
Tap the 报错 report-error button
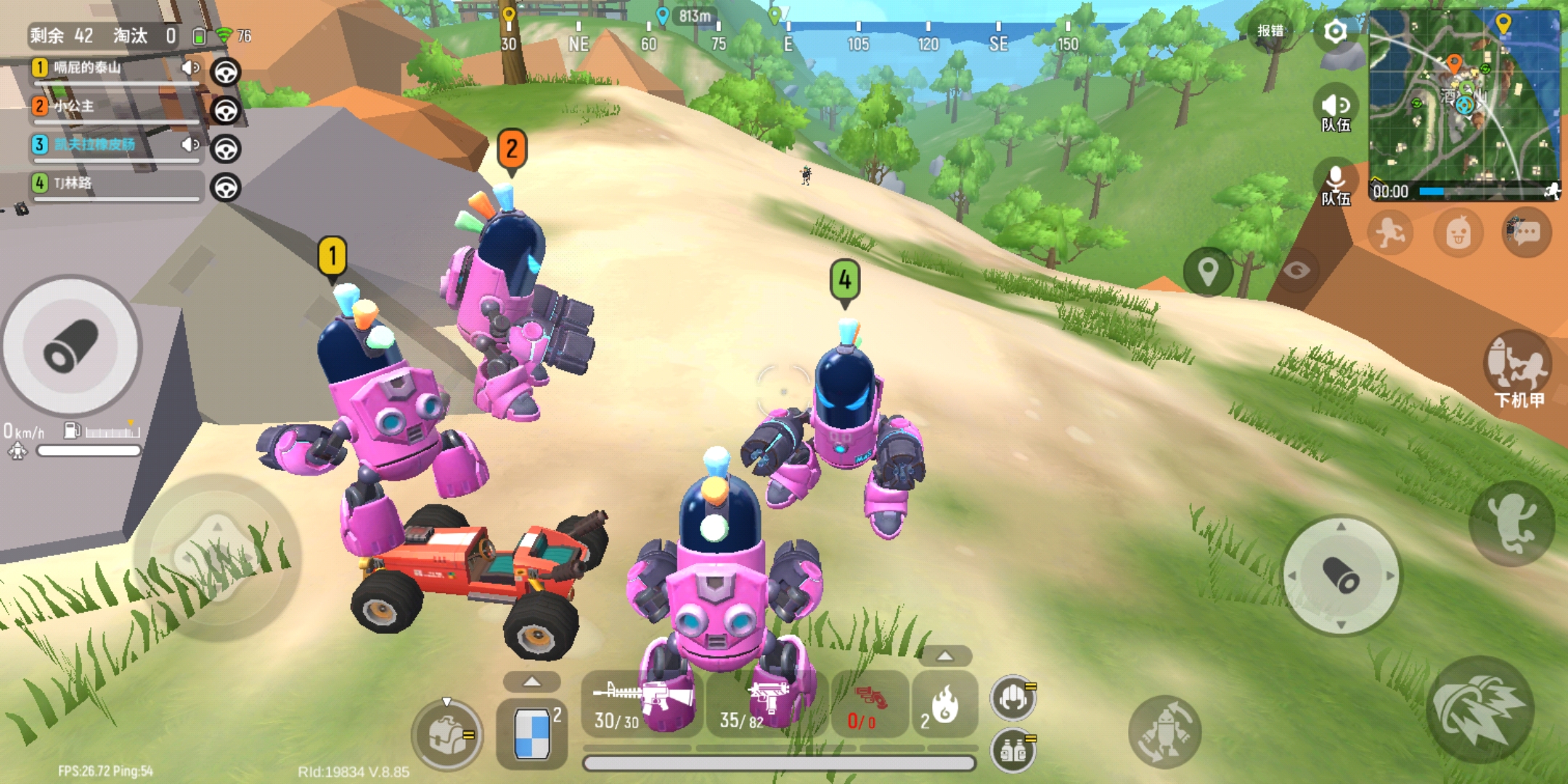[x=1270, y=30]
